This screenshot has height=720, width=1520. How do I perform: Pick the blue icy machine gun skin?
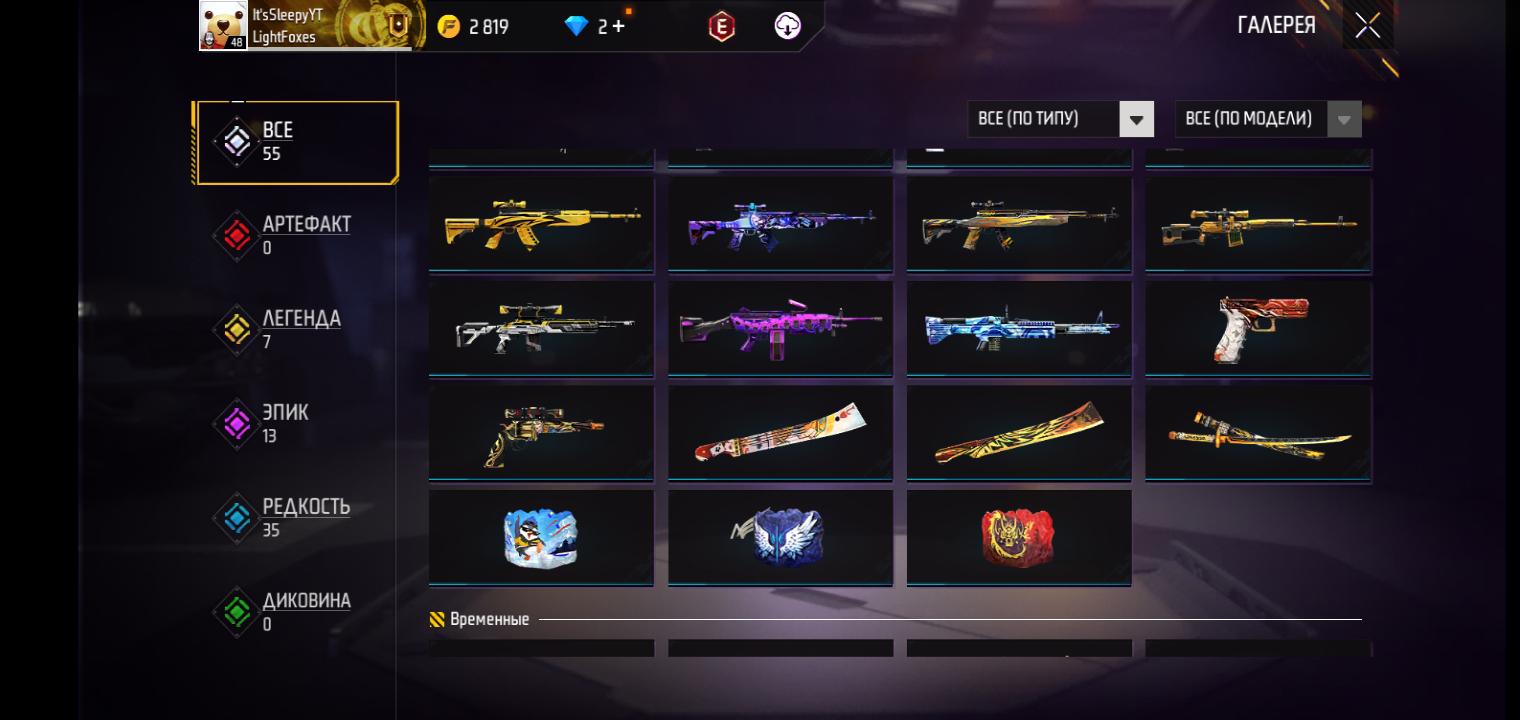[x=1019, y=329]
